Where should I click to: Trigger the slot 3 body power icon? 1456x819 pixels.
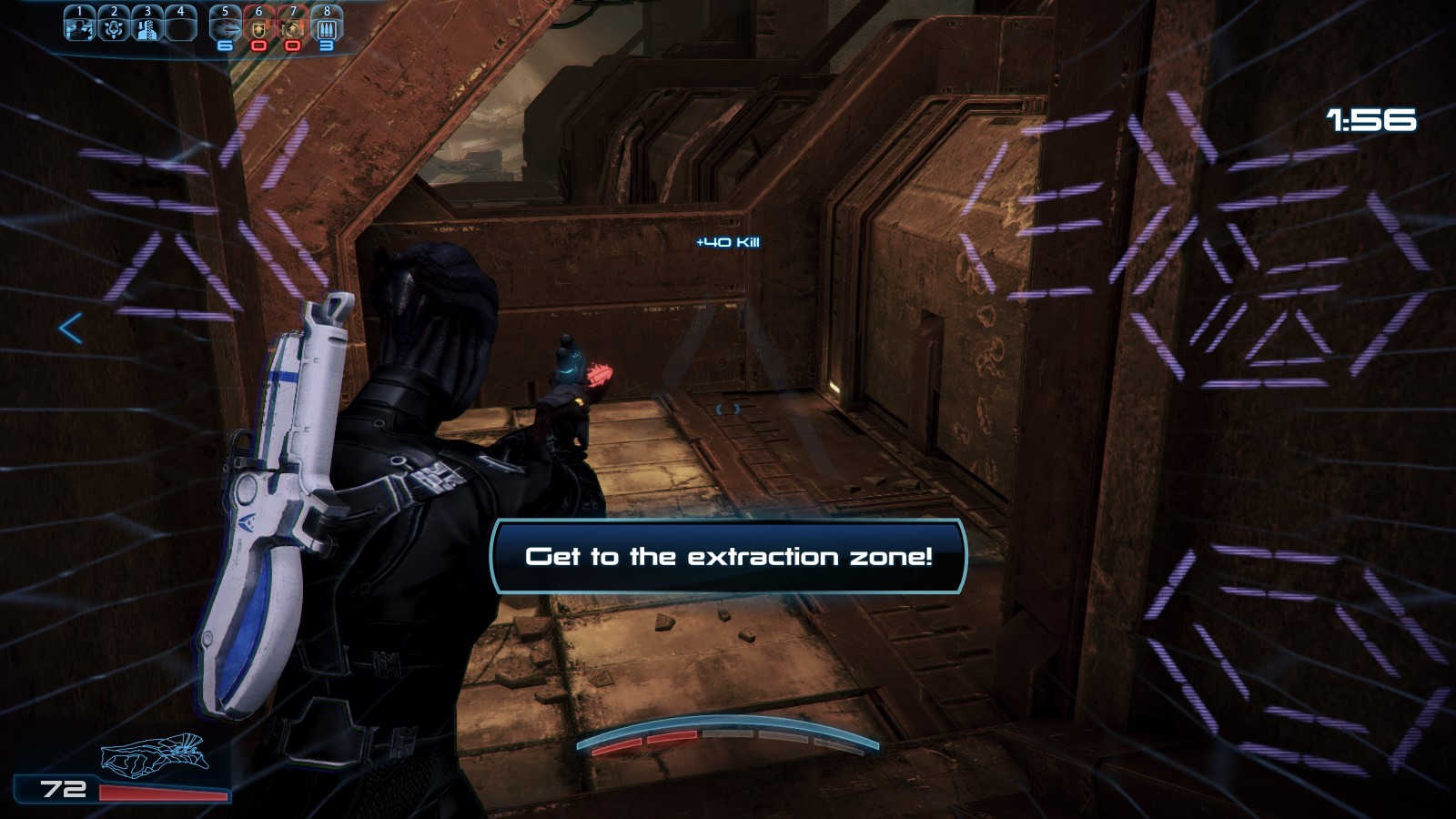(147, 25)
